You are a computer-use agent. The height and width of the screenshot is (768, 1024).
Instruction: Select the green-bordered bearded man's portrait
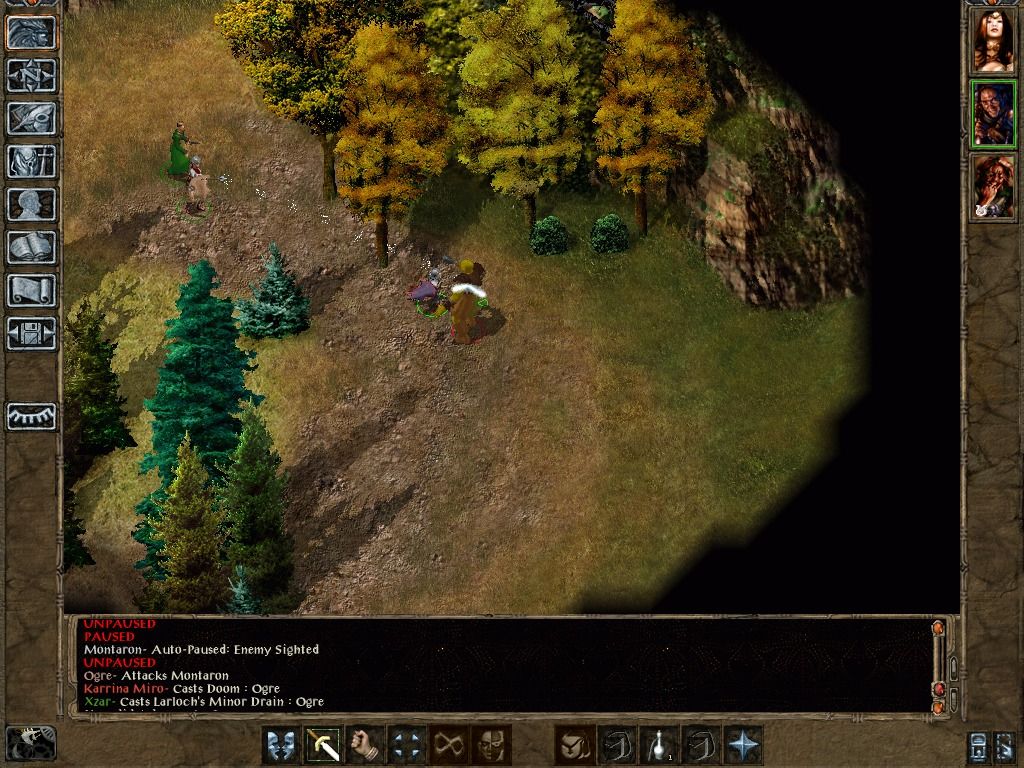[993, 114]
